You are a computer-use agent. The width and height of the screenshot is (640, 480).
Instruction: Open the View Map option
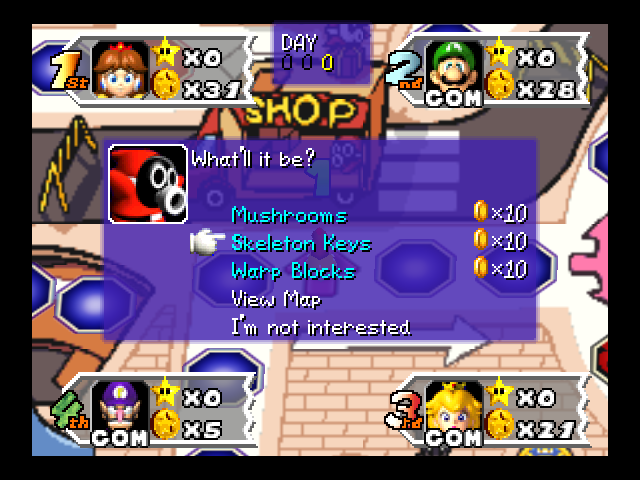276,298
